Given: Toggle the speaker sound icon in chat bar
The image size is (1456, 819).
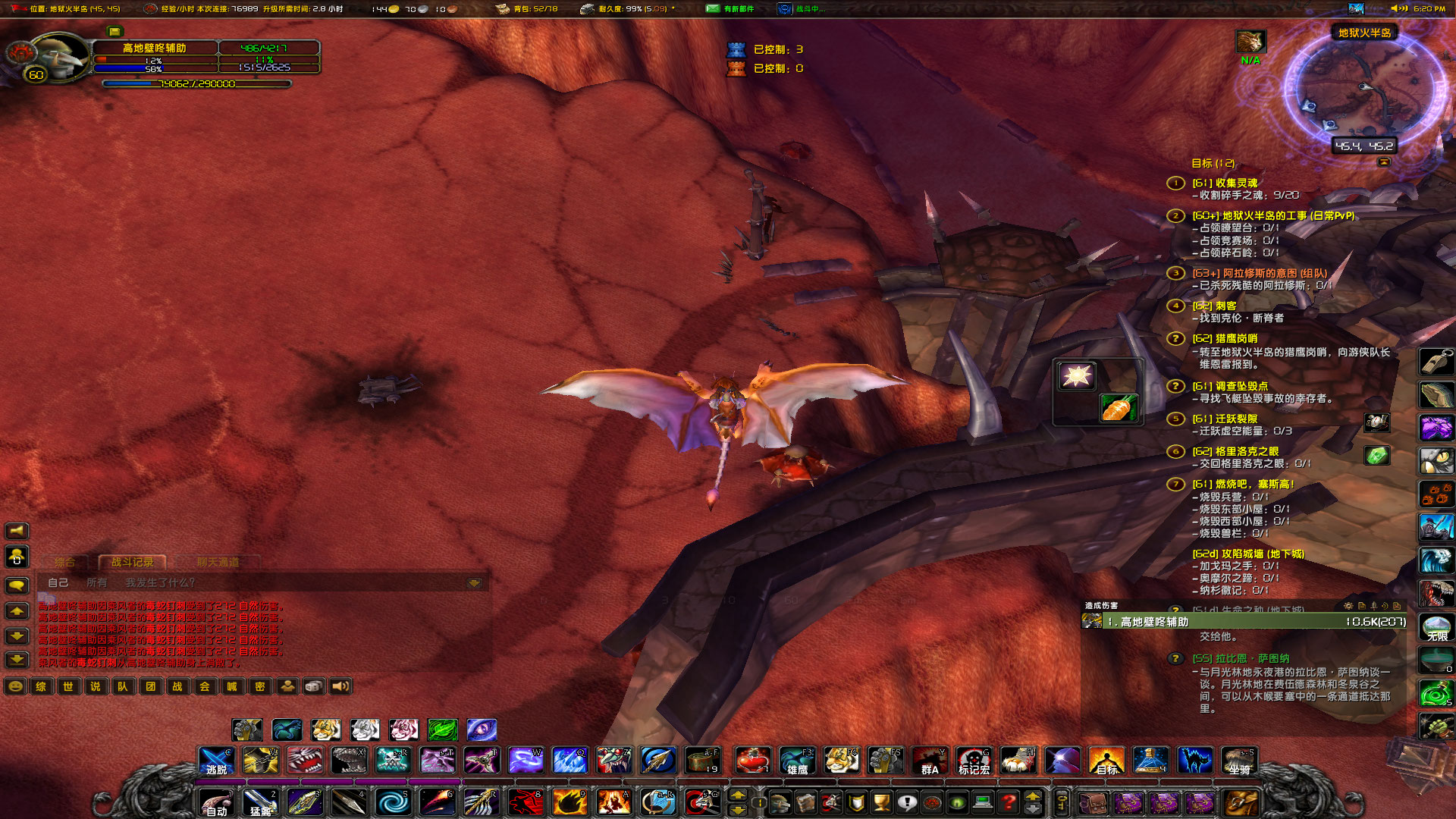Looking at the screenshot, I should [x=340, y=686].
